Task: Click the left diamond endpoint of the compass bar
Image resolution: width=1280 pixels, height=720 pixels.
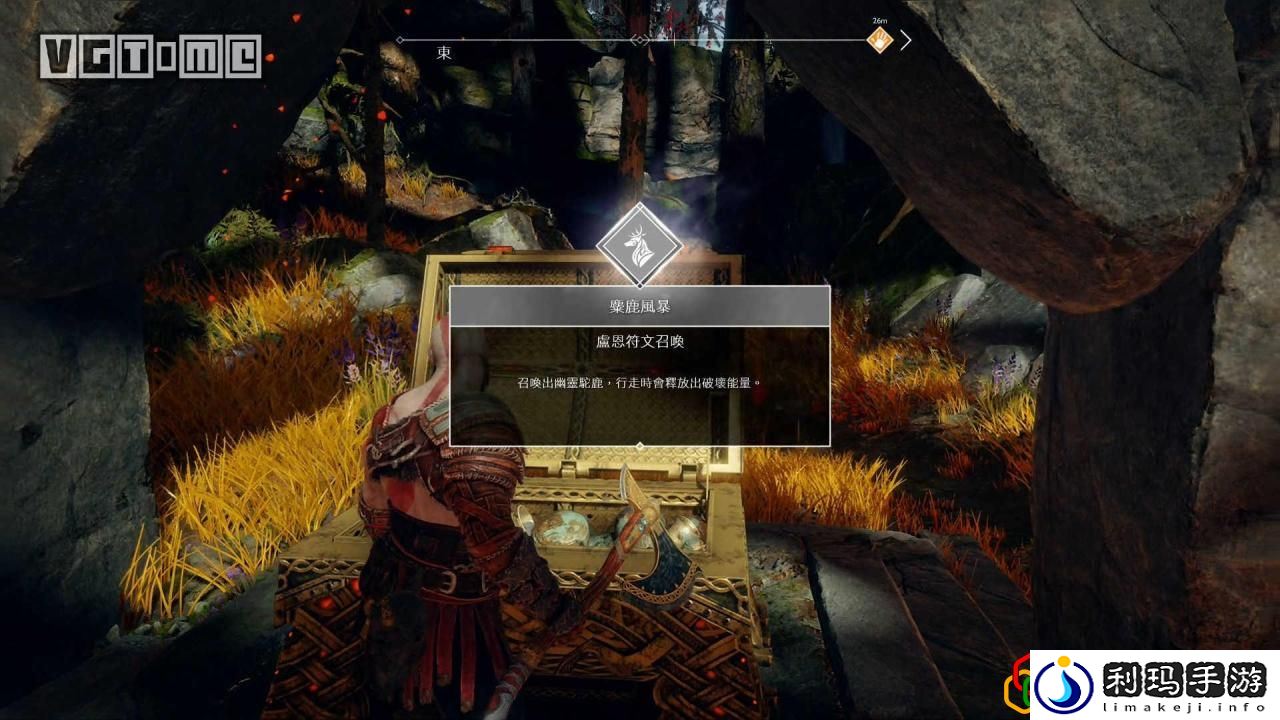Action: pos(400,41)
